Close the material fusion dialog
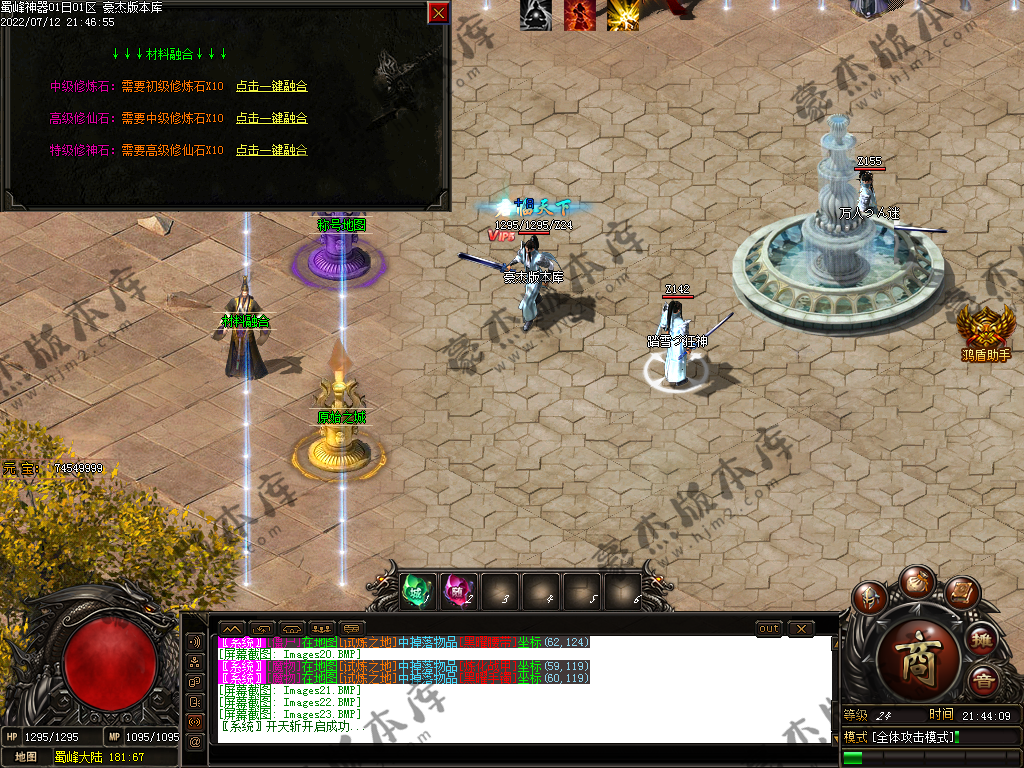The height and width of the screenshot is (768, 1024). [x=438, y=13]
